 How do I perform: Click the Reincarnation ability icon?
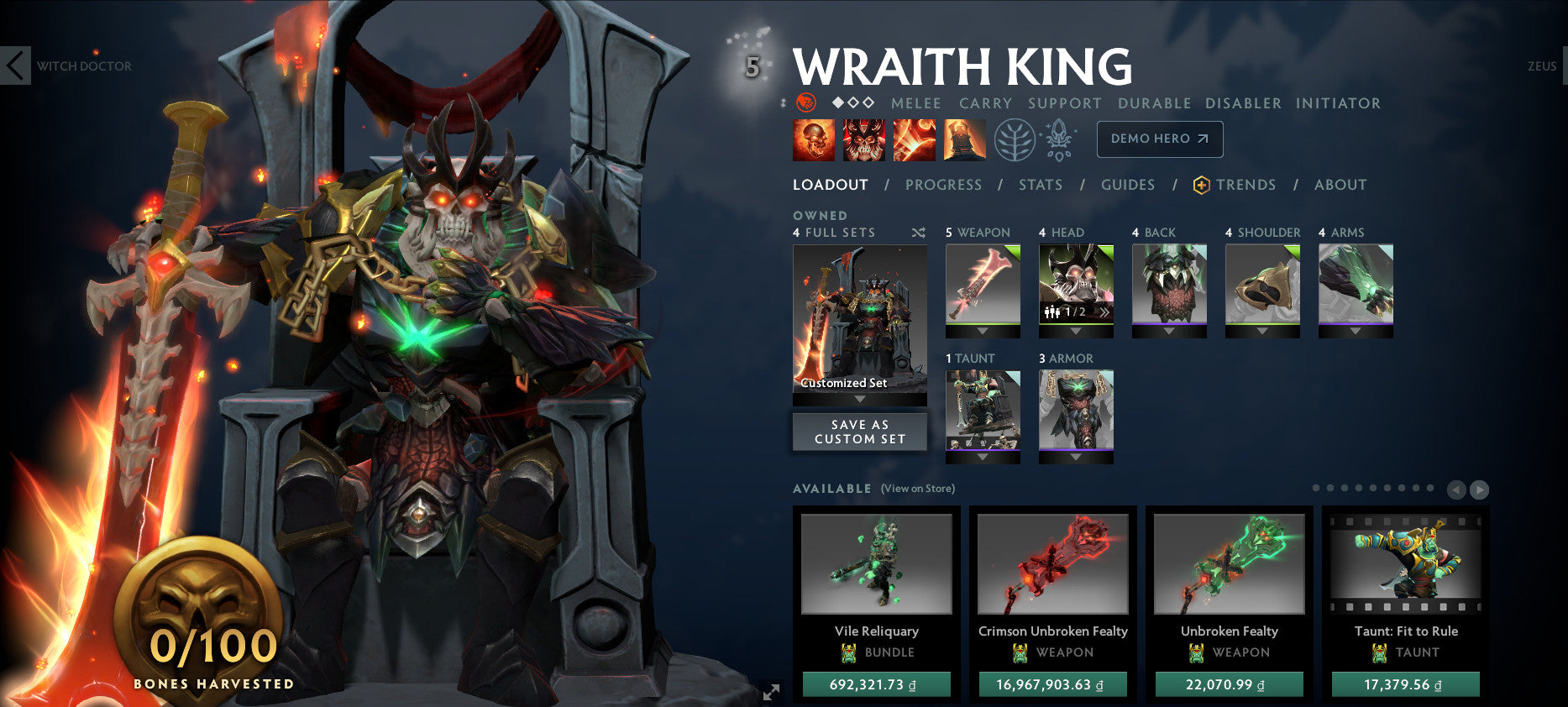point(963,139)
